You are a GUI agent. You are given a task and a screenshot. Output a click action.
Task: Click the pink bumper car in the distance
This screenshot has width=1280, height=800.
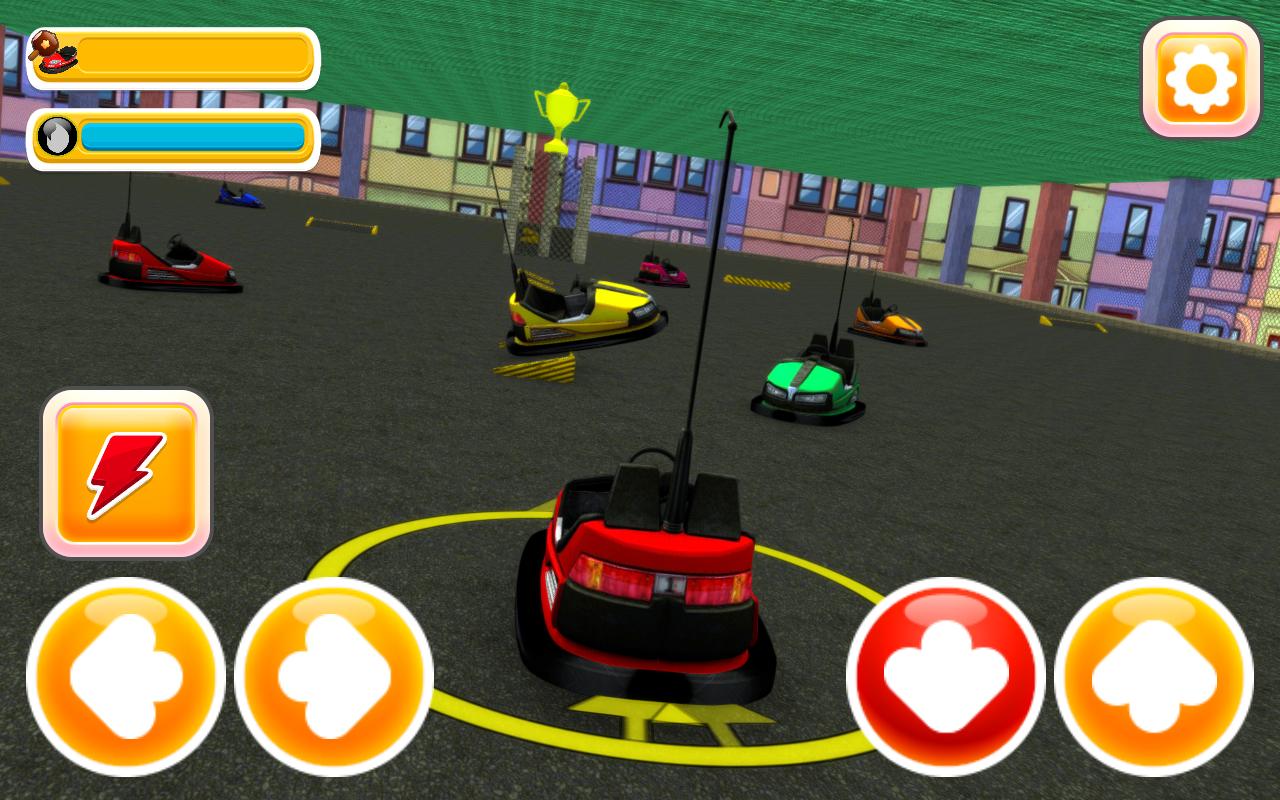click(x=660, y=272)
